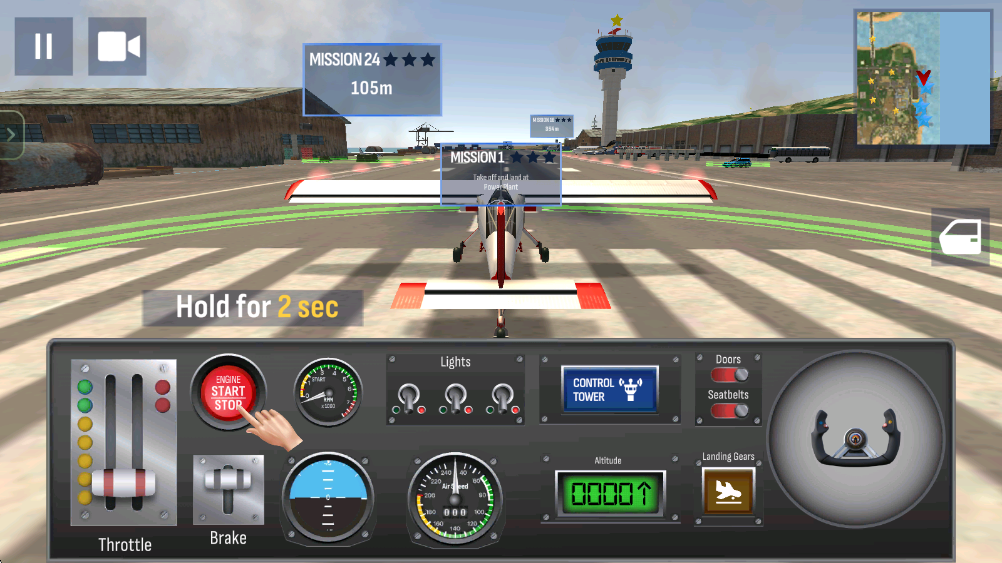Pause the game

click(43, 46)
